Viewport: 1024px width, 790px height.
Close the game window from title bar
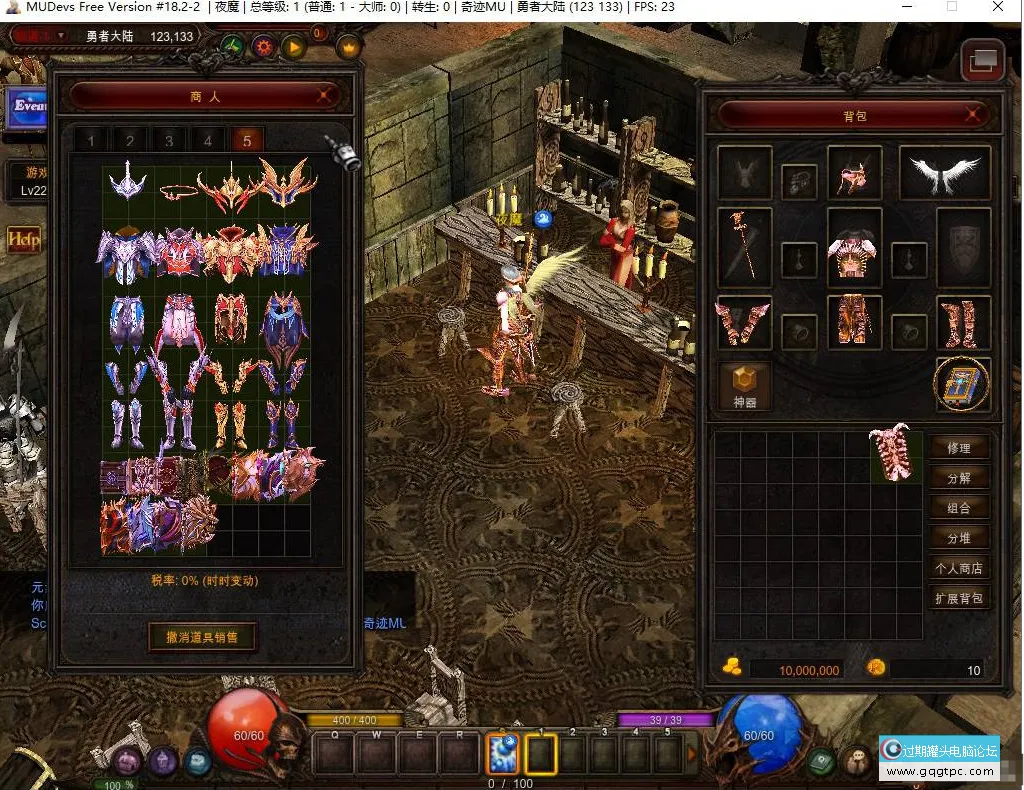coord(997,7)
